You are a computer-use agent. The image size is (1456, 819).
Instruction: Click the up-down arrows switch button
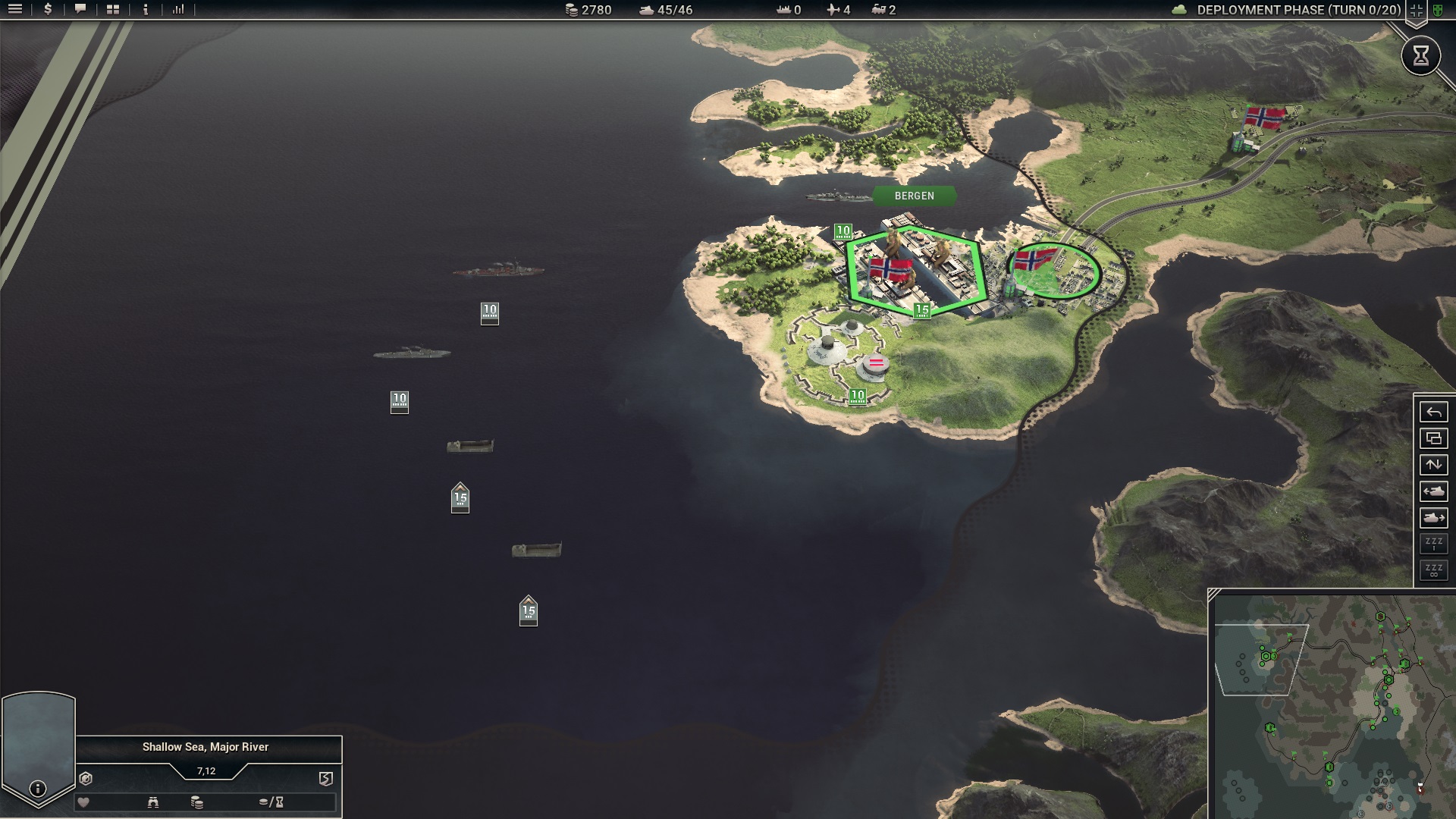pyautogui.click(x=1433, y=465)
